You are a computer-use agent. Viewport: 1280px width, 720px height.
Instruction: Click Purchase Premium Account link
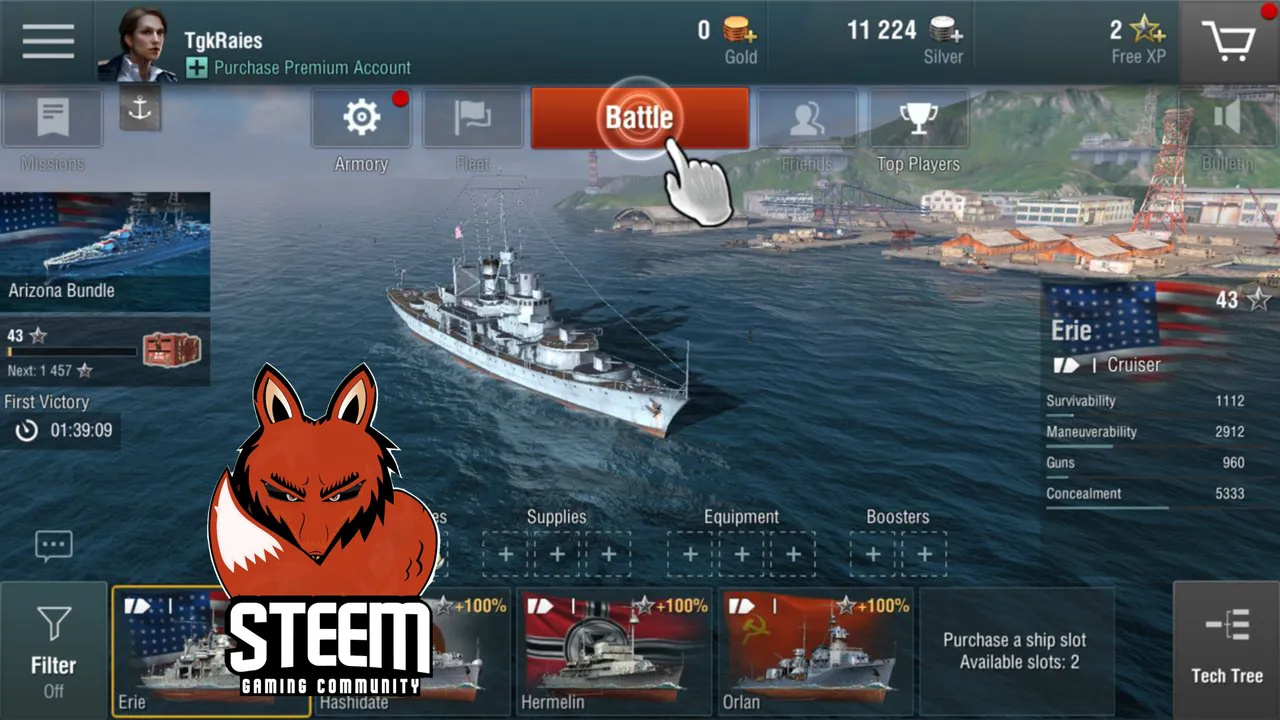(312, 68)
